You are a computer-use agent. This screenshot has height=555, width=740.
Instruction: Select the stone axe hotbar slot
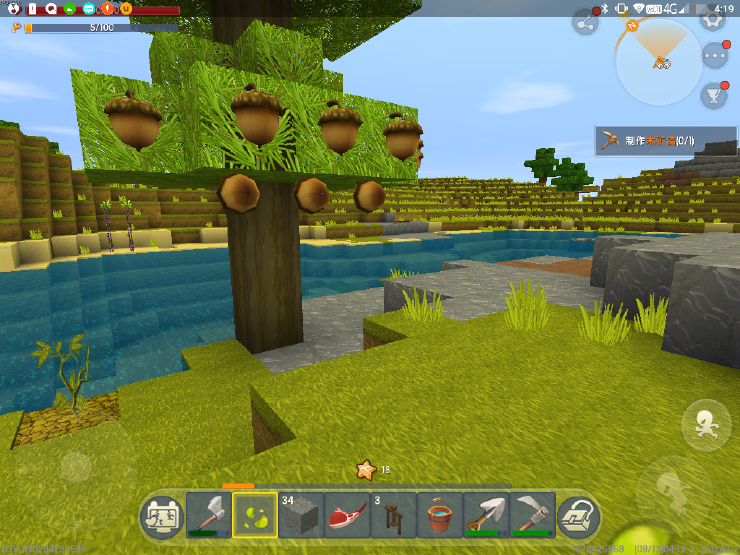tap(208, 515)
